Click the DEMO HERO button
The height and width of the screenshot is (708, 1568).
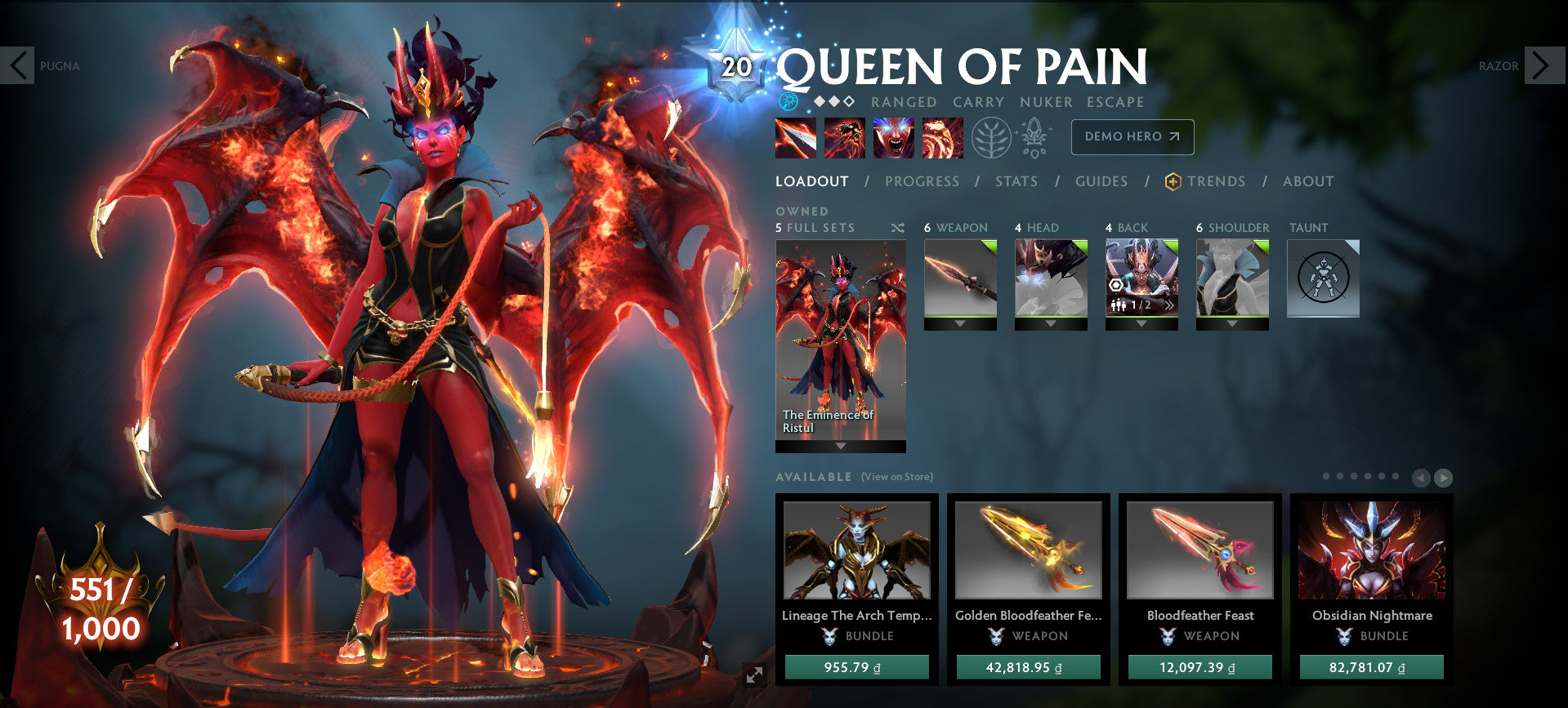(1132, 137)
